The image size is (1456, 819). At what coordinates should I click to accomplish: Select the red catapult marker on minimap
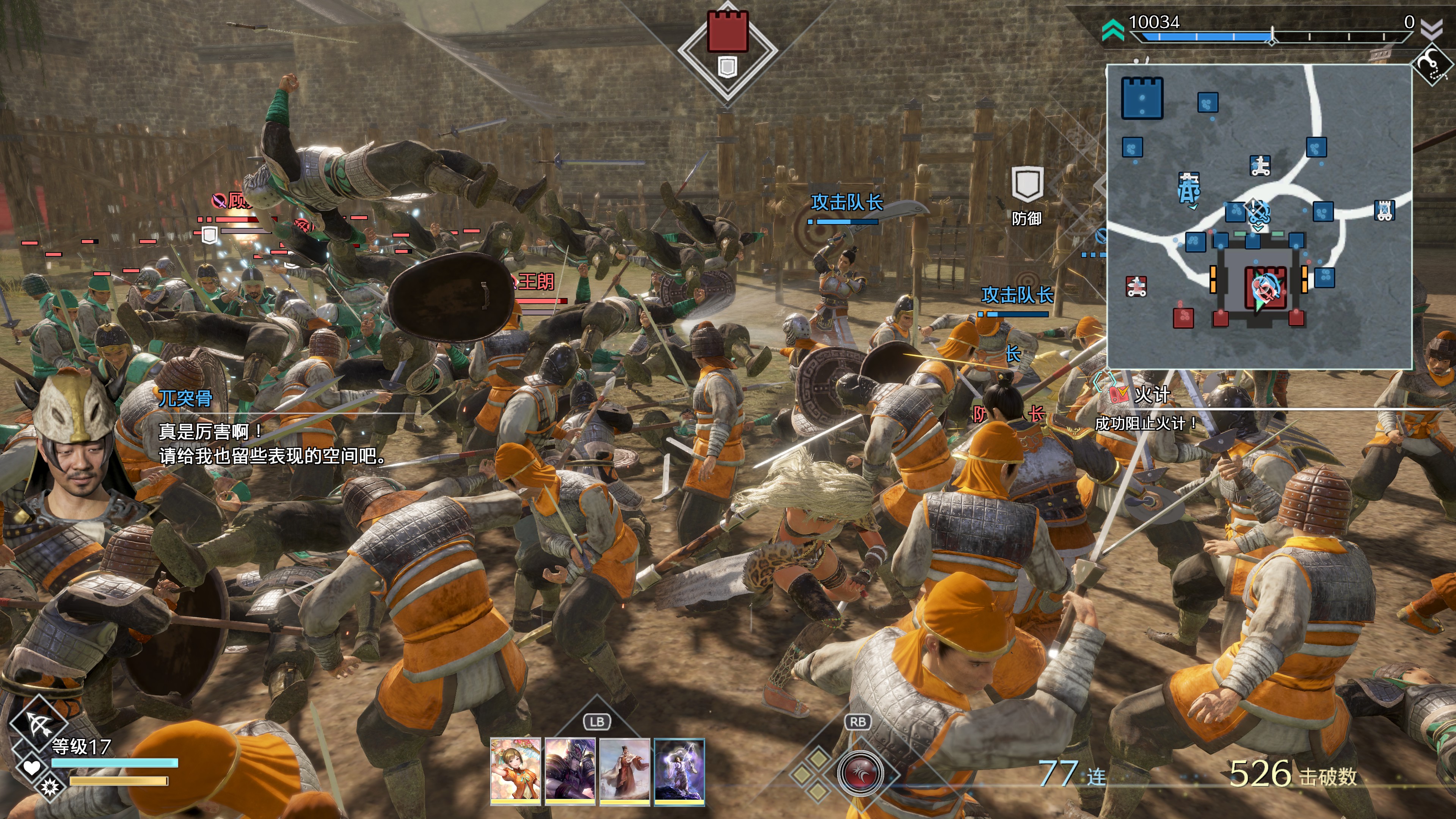point(1136,287)
